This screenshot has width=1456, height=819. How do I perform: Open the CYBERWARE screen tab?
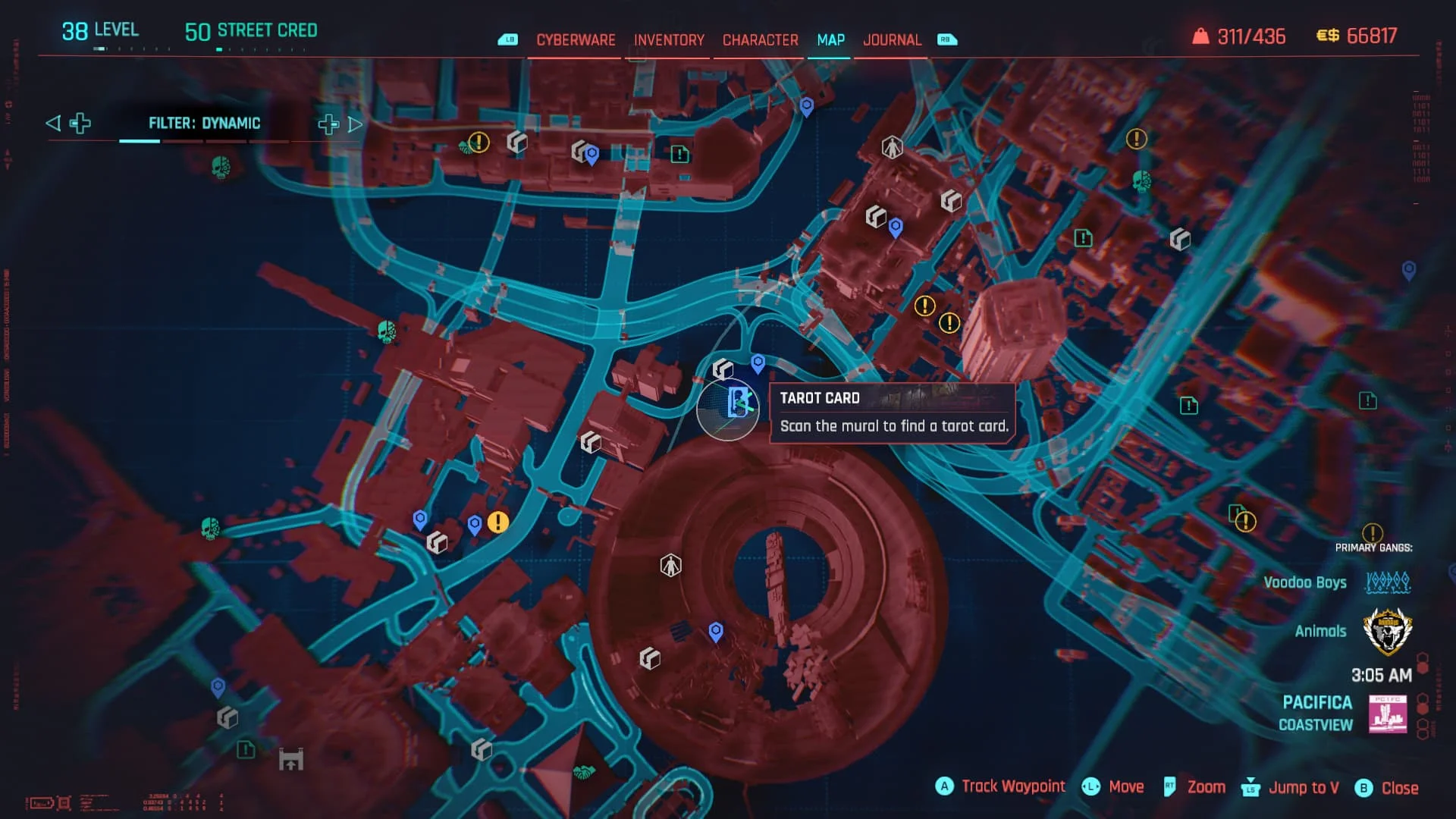point(576,39)
